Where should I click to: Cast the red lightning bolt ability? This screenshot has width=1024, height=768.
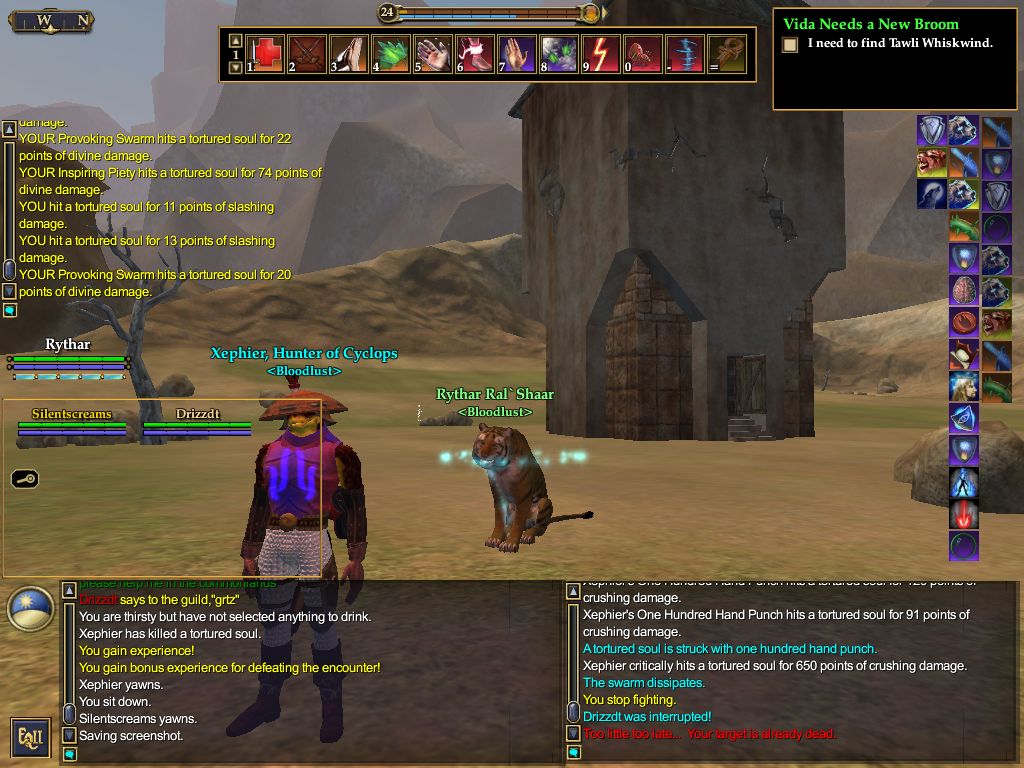point(601,54)
